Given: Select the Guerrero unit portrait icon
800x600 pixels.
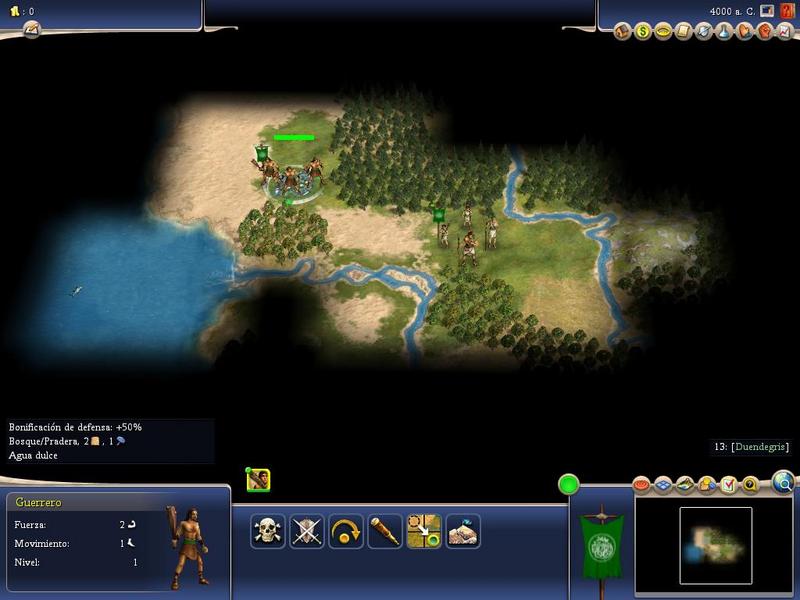Looking at the screenshot, I should pyautogui.click(x=258, y=480).
